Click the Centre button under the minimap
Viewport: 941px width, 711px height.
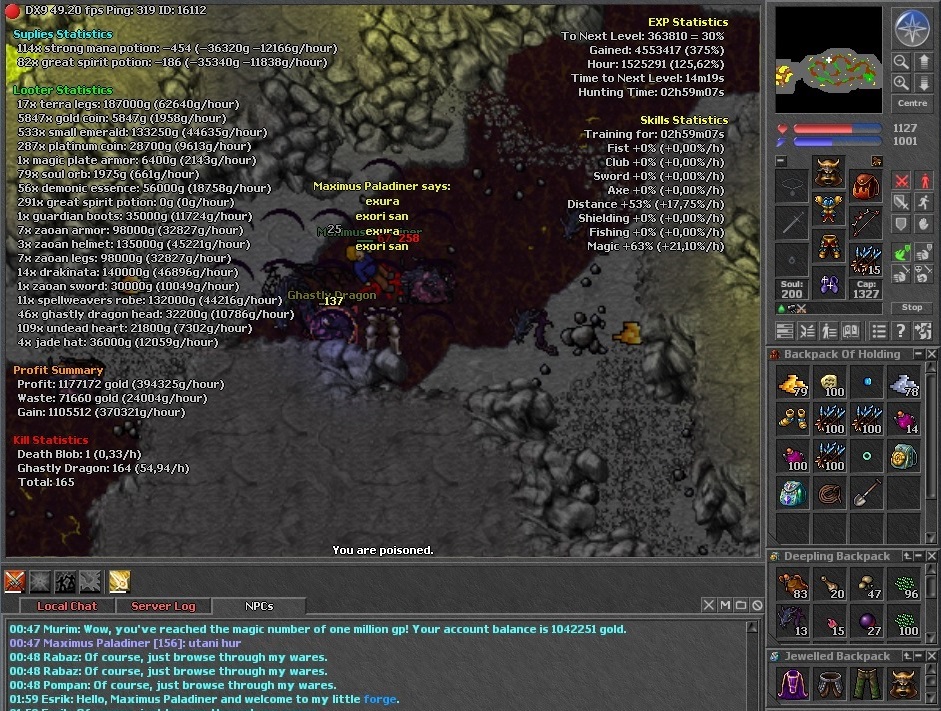point(912,103)
